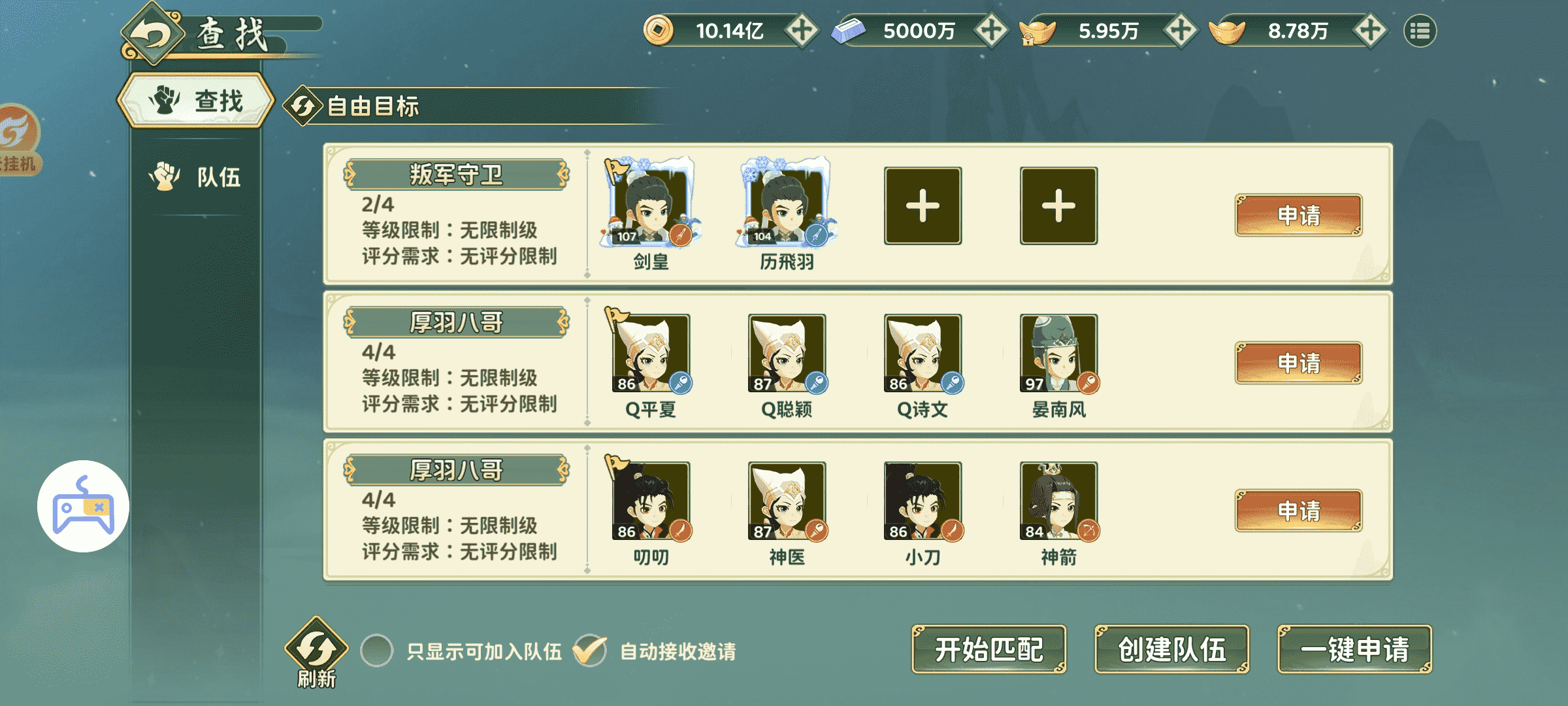Click the silver ingot plus icon
Image resolution: width=1568 pixels, height=706 pixels.
coord(990,30)
